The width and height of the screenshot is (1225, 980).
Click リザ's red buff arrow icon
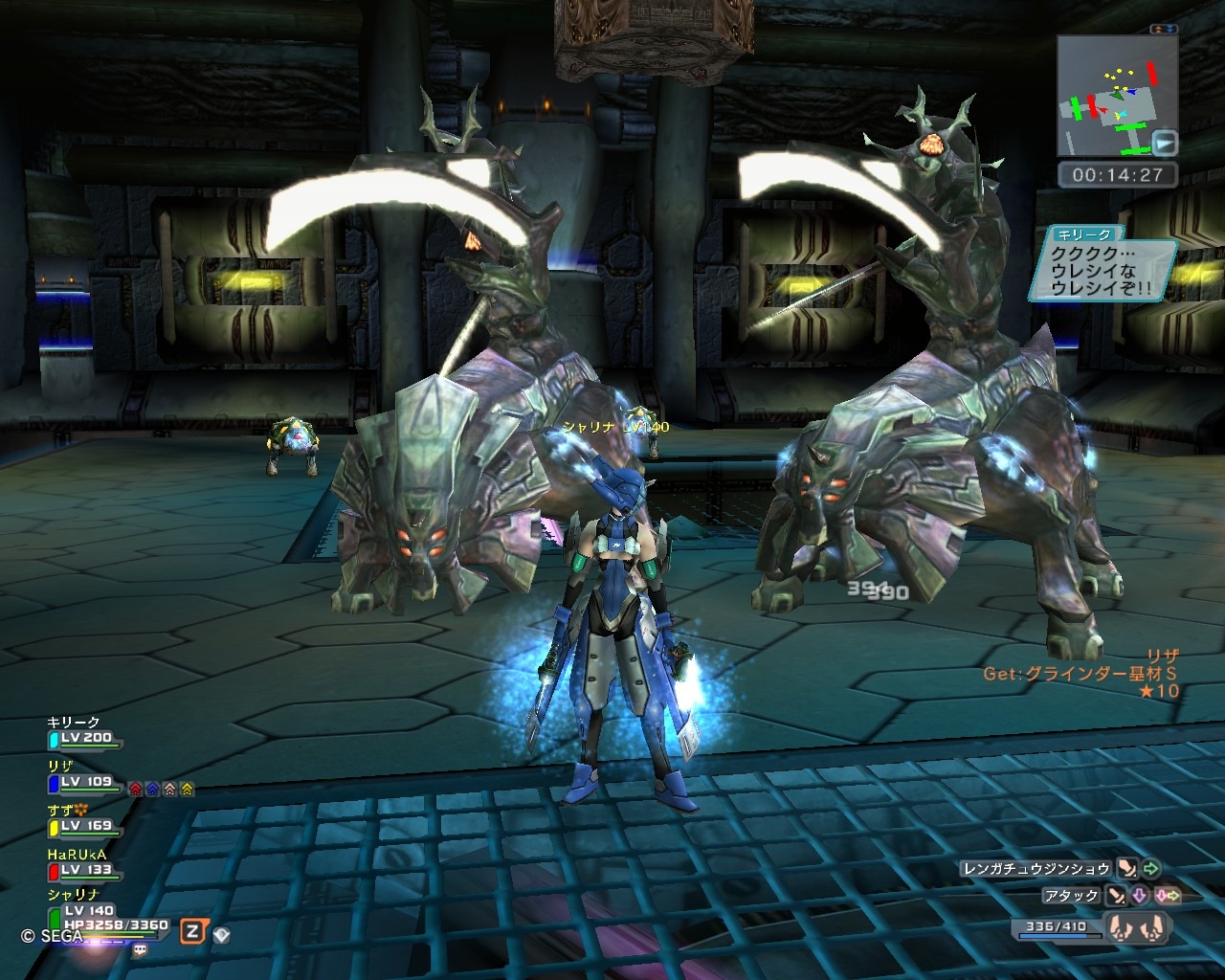(135, 790)
